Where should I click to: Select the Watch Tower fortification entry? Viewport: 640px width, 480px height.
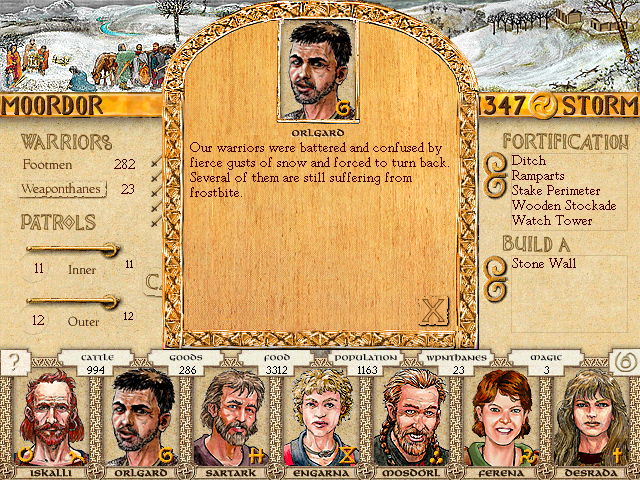pyautogui.click(x=551, y=220)
